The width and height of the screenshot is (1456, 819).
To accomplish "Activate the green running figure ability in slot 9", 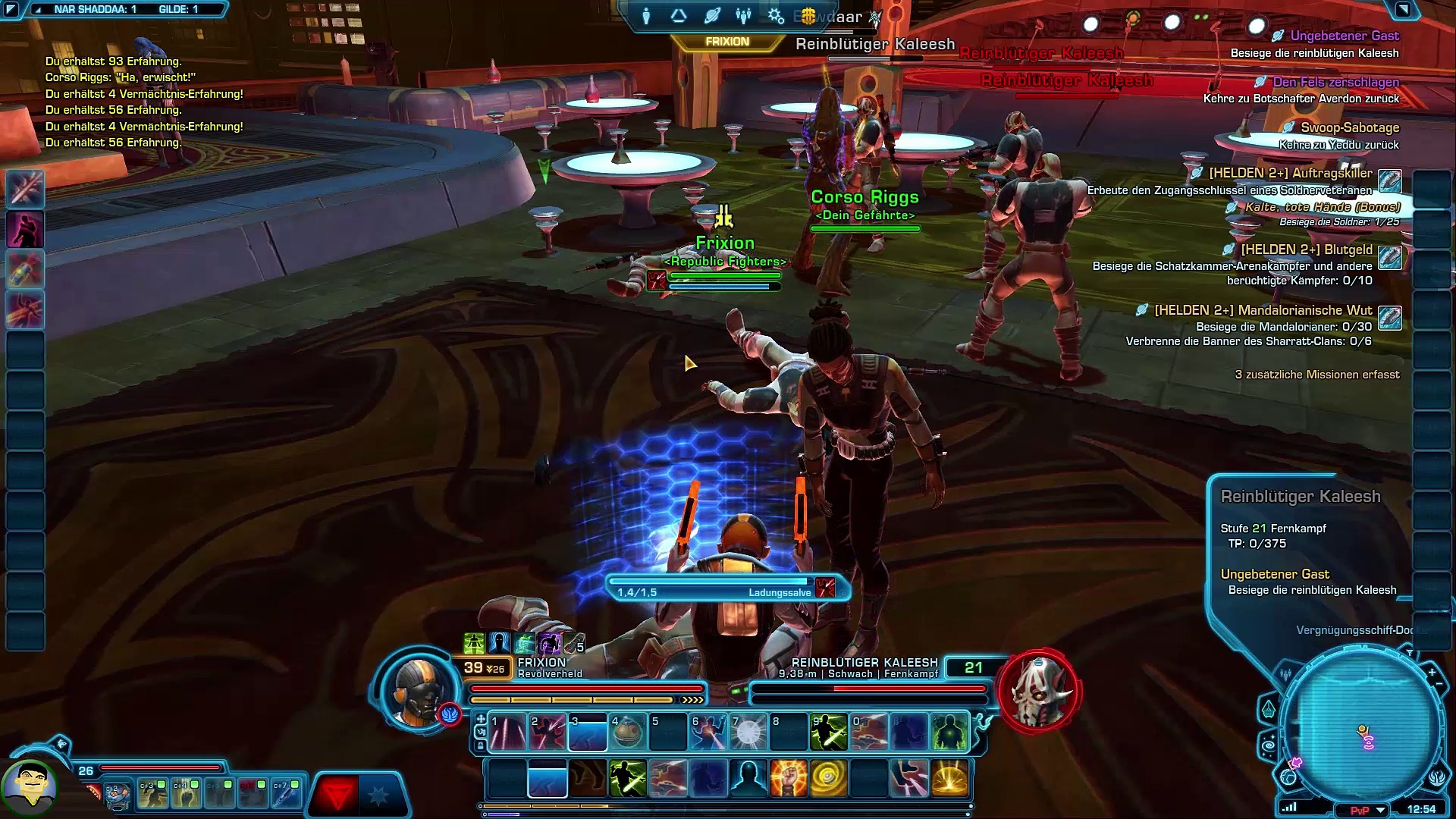I will tap(828, 732).
